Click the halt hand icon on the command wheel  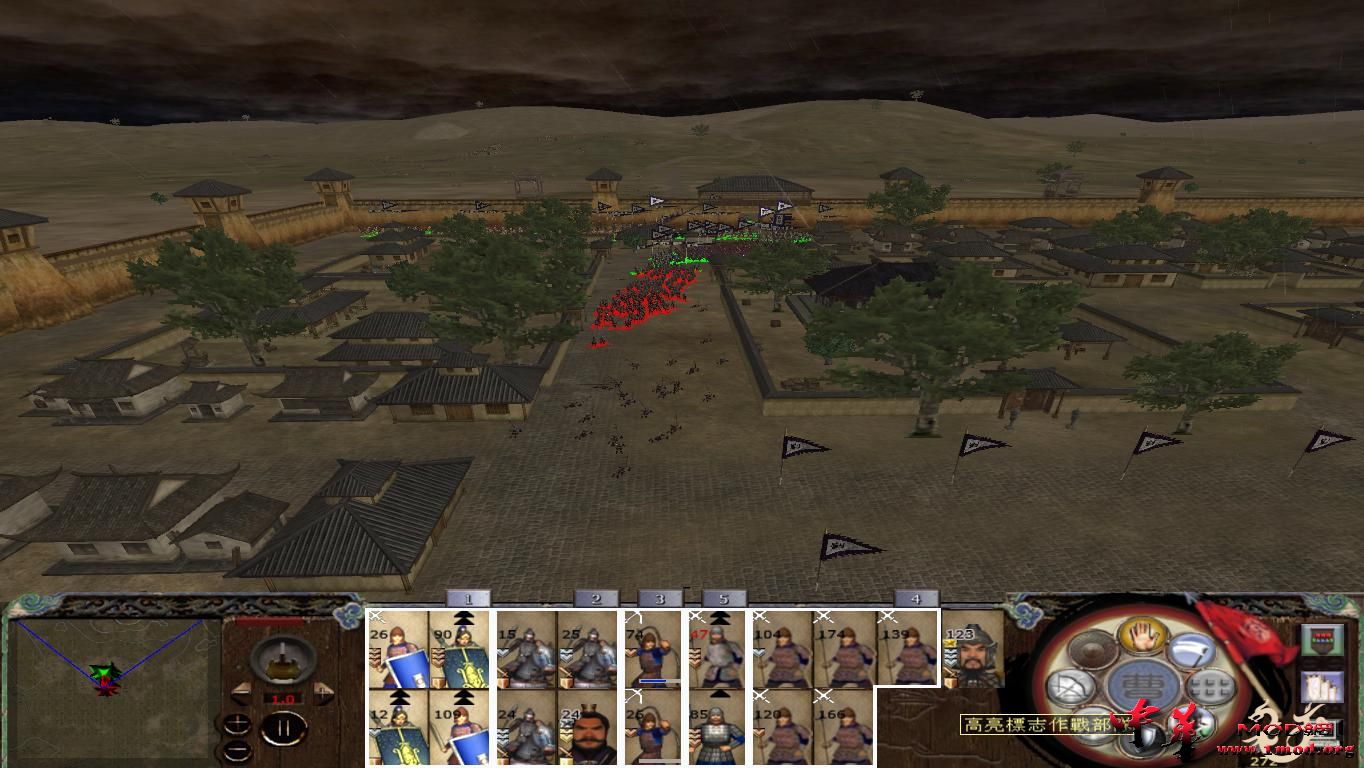tap(1144, 637)
